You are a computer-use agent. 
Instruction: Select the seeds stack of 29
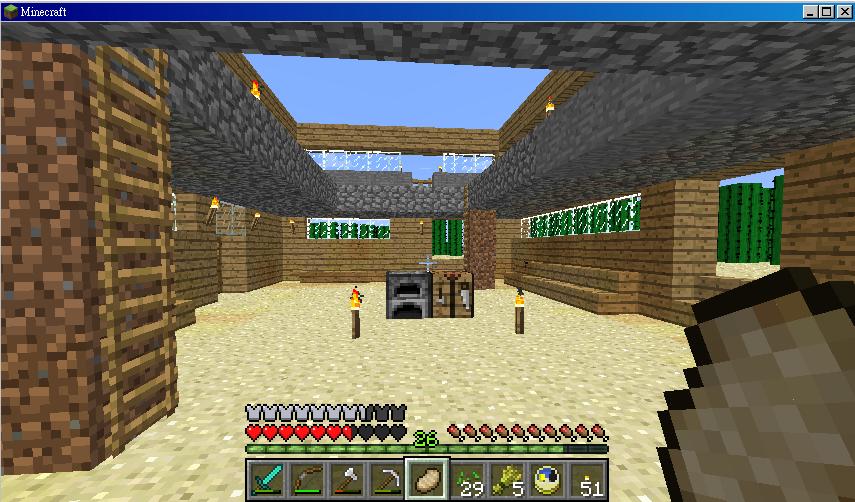click(466, 478)
